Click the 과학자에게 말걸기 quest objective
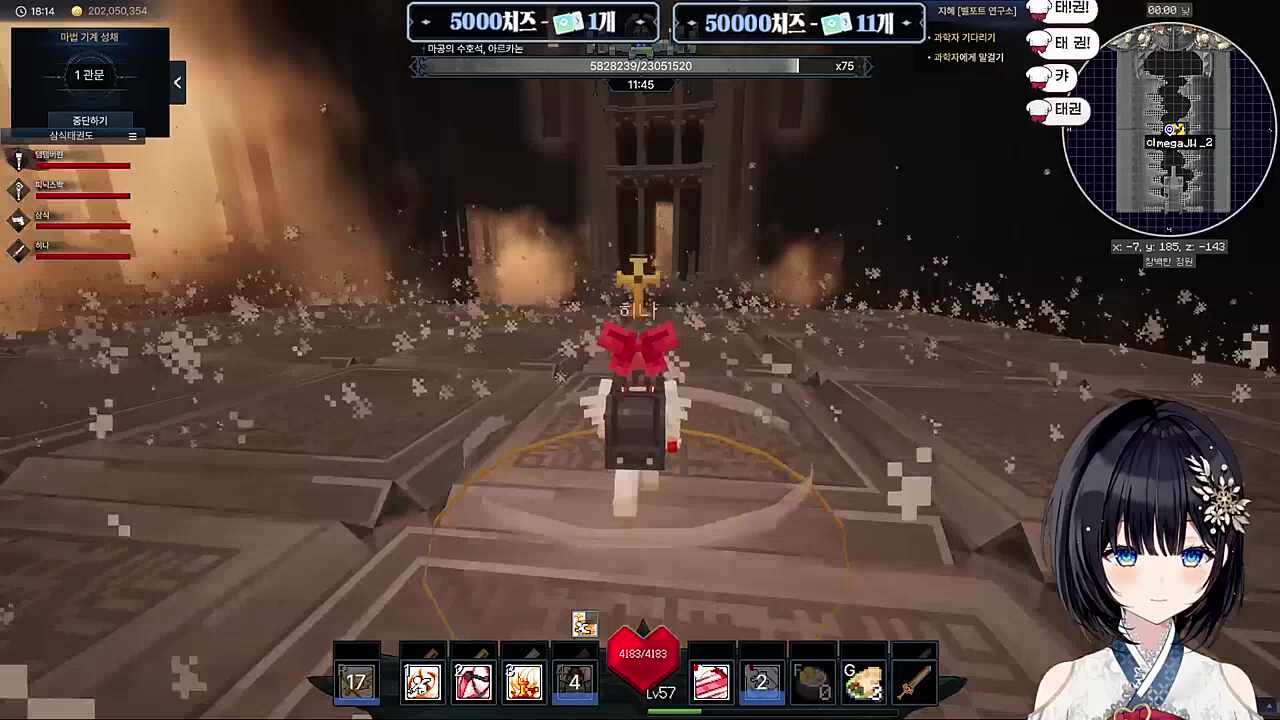 coord(968,58)
